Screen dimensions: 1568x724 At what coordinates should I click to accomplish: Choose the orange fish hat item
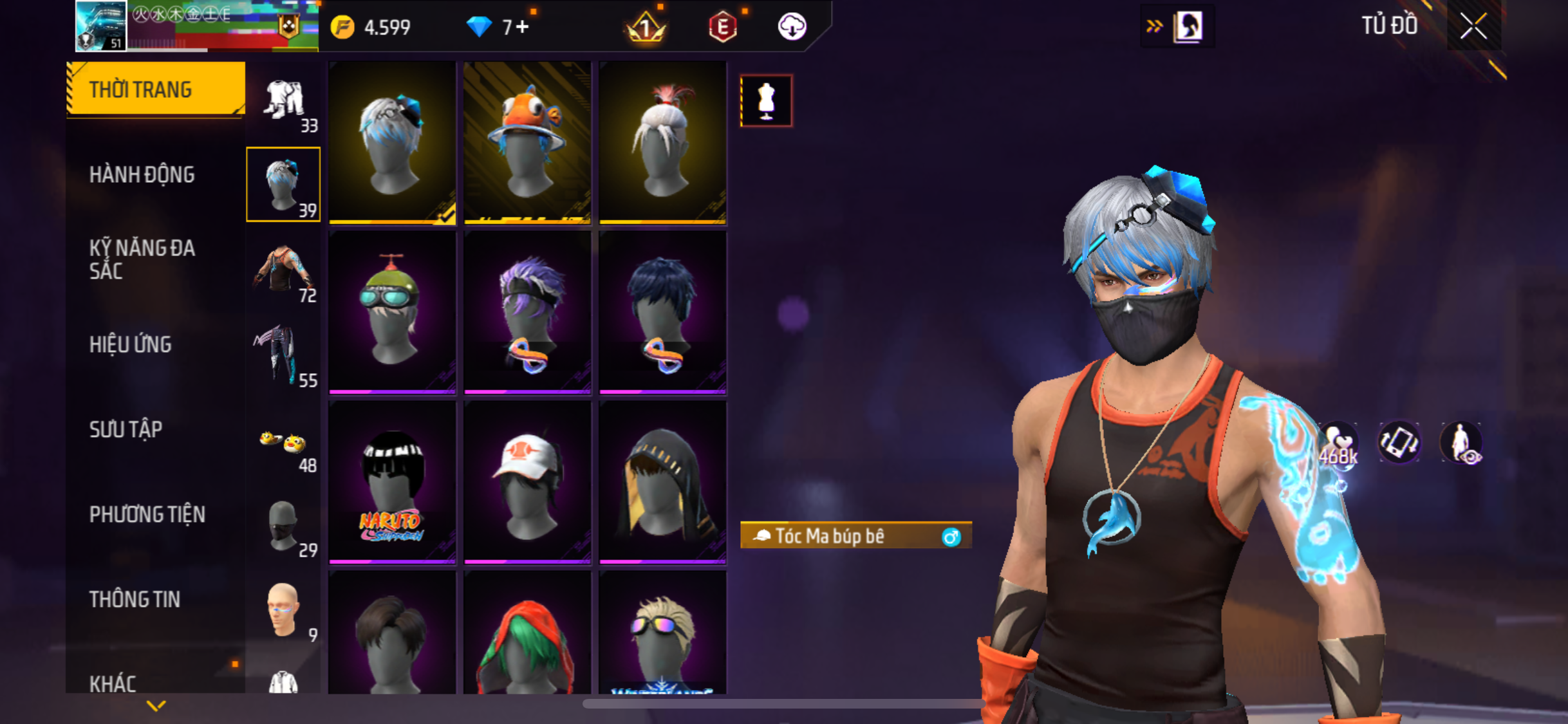point(527,142)
